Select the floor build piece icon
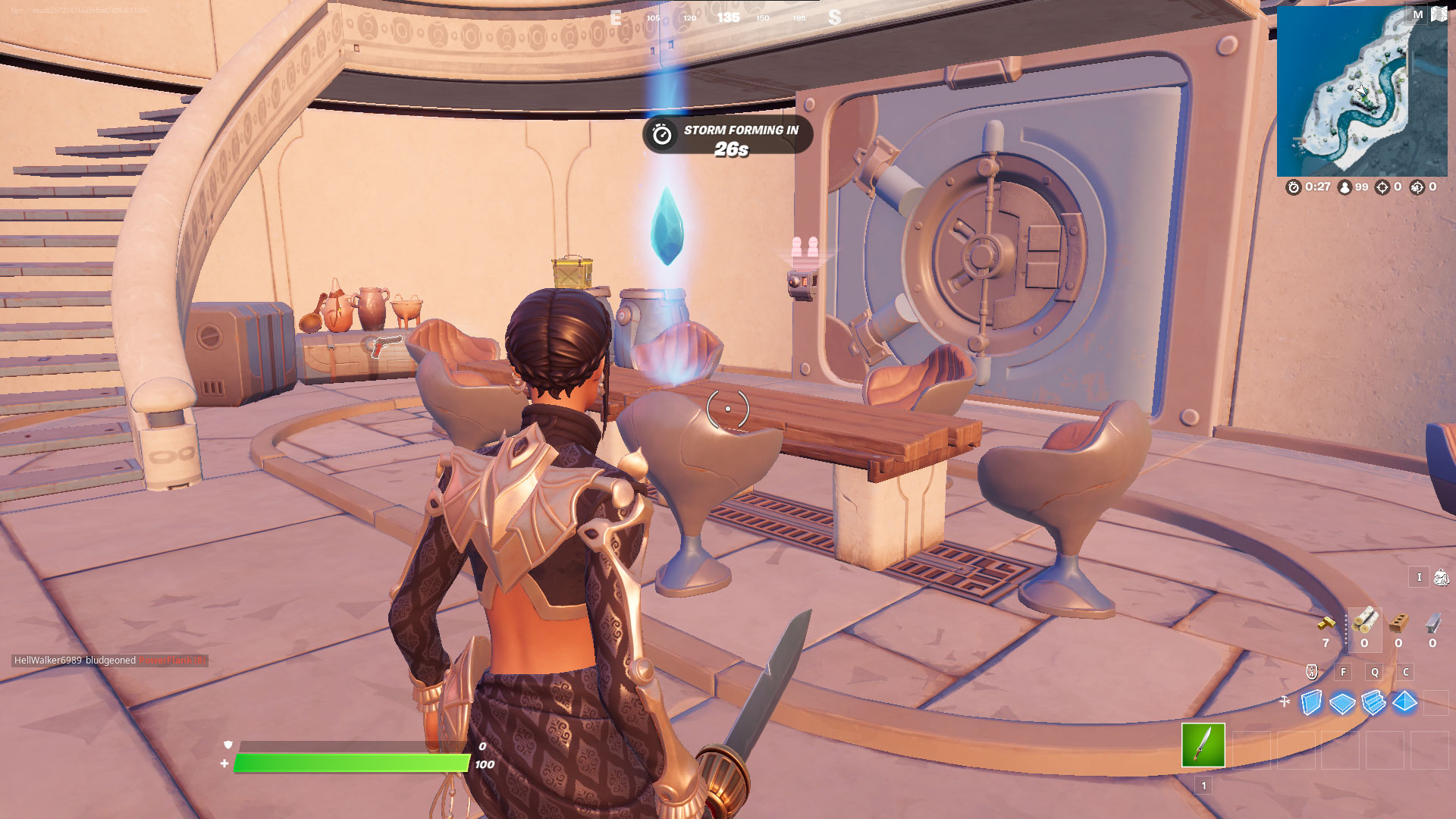Image resolution: width=1456 pixels, height=819 pixels. click(x=1342, y=703)
